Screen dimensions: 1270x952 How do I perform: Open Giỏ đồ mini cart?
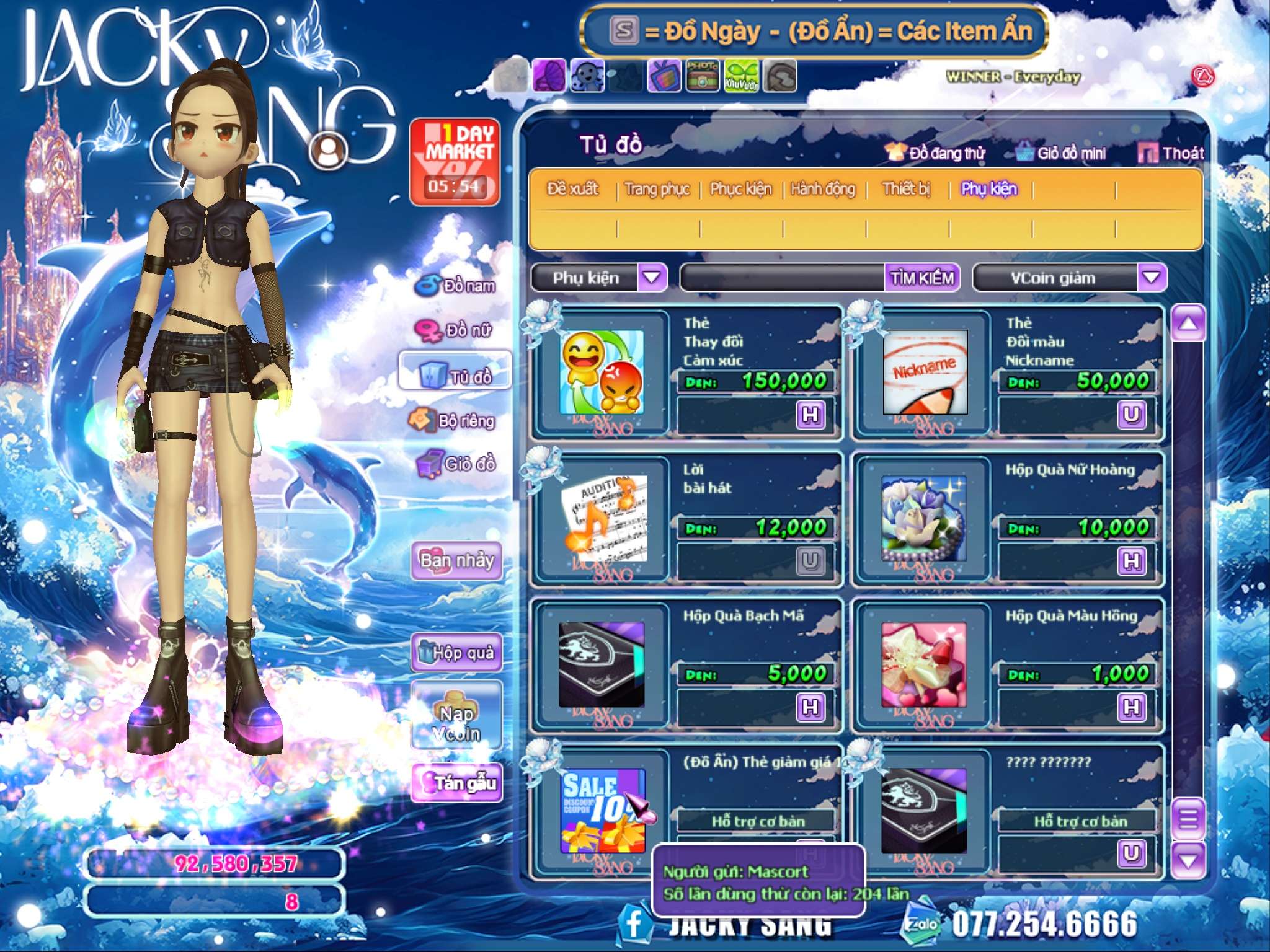coord(1061,153)
